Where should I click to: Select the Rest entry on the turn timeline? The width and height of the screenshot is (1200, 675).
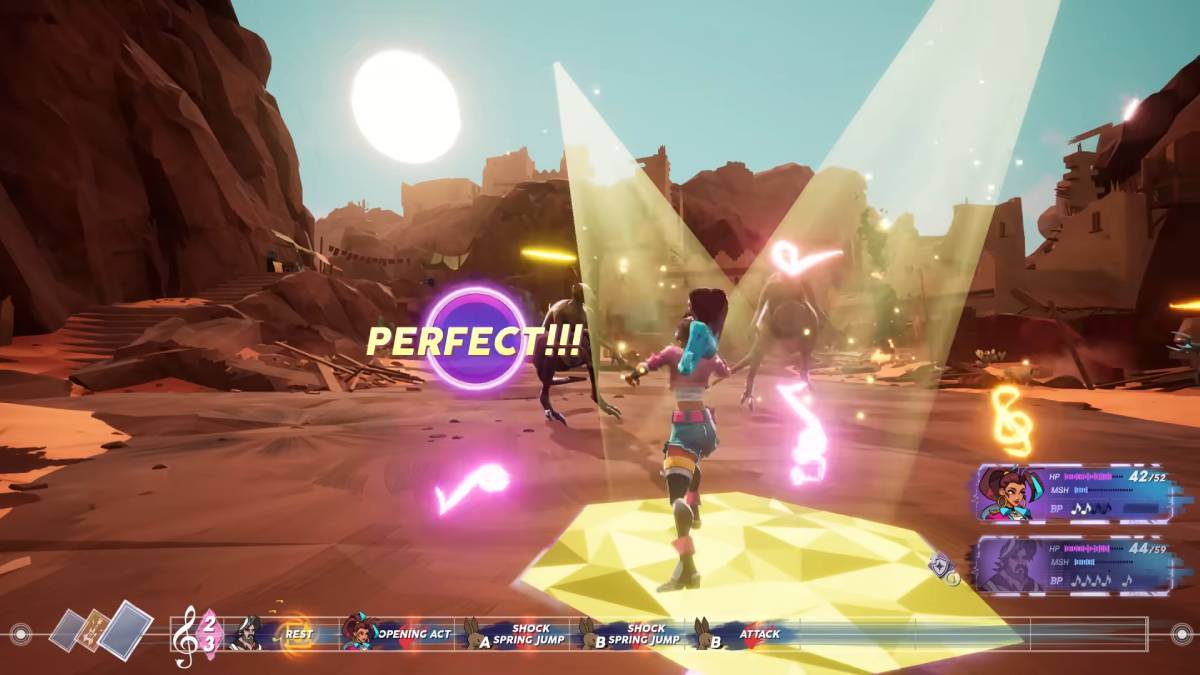[297, 634]
